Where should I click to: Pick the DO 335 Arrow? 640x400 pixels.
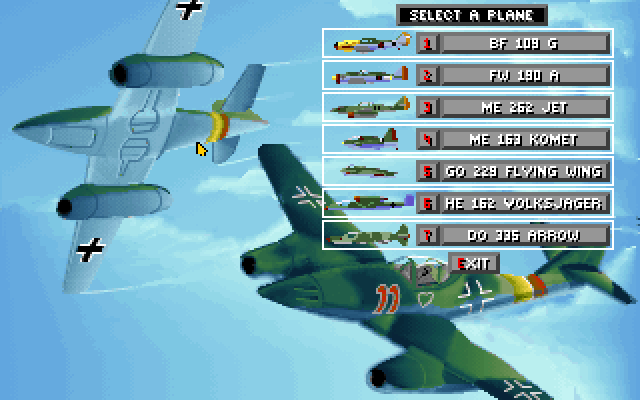(x=524, y=236)
